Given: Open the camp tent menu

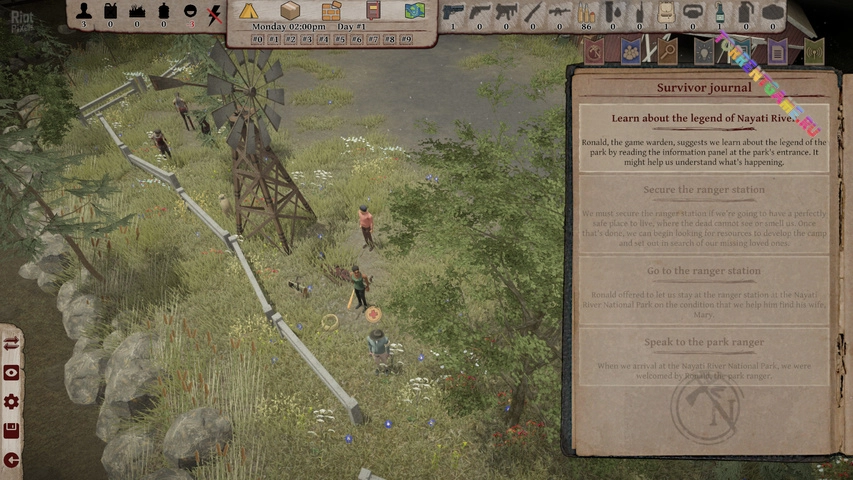Looking at the screenshot, I should pyautogui.click(x=248, y=11).
